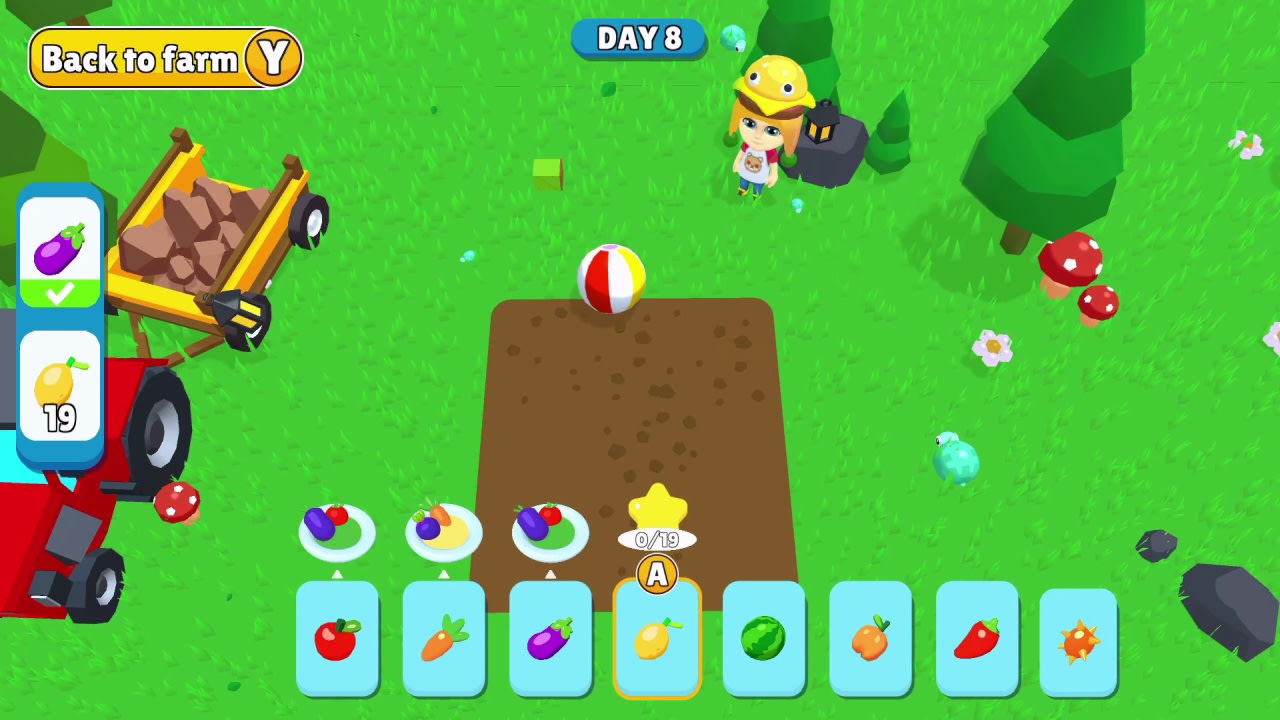Click the 0/19 star progress counter
Screen dimensions: 1280x720
[x=656, y=540]
